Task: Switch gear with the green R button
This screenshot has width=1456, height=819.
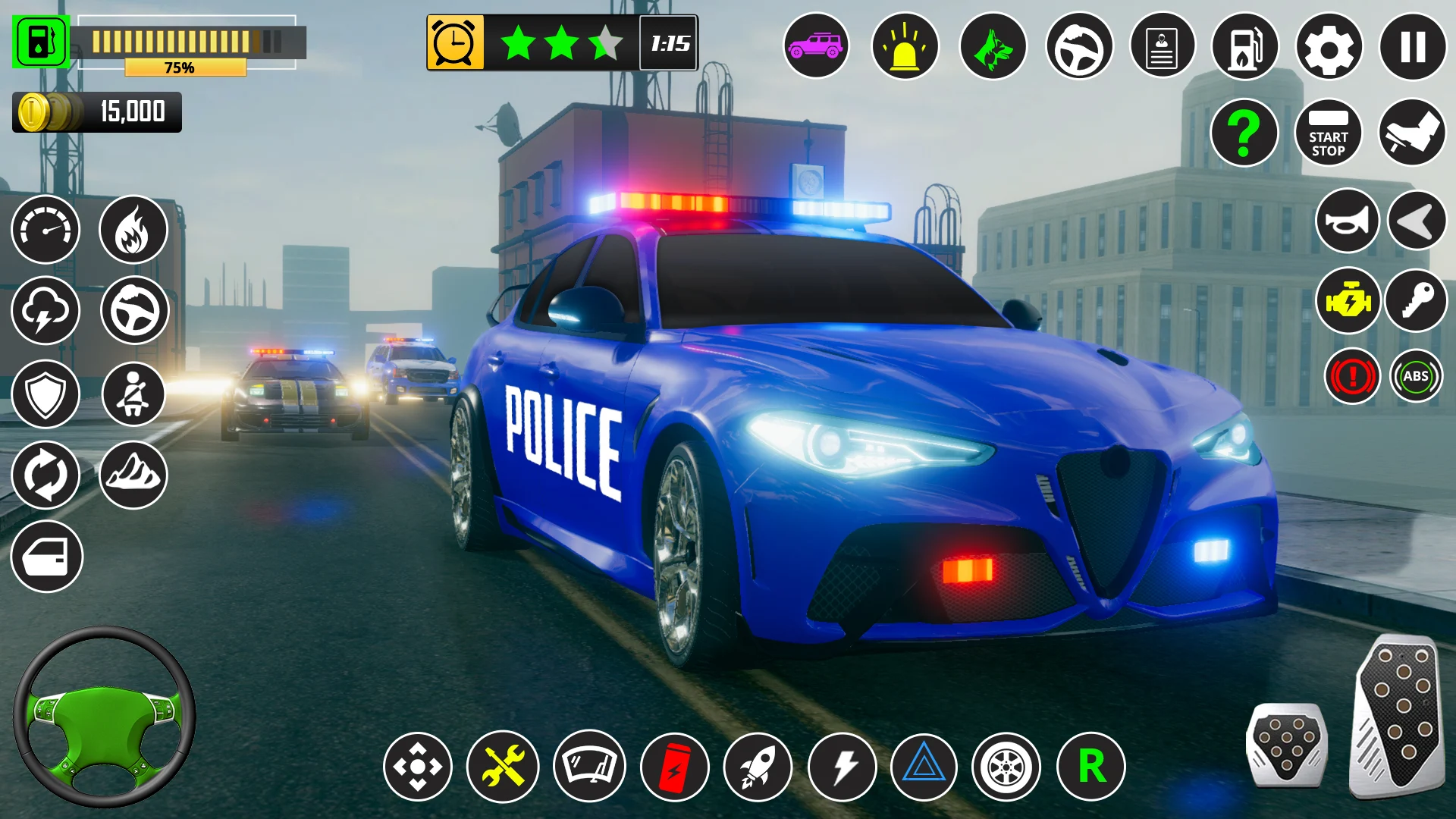Action: (x=1090, y=767)
